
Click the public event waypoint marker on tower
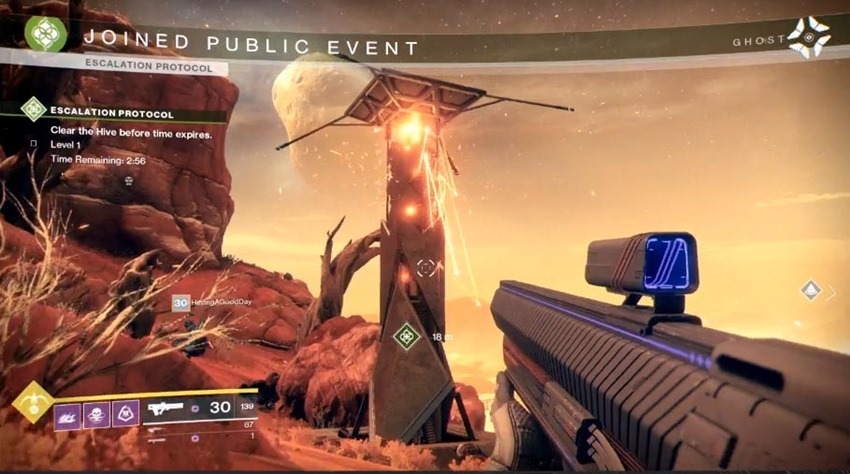[x=406, y=337]
